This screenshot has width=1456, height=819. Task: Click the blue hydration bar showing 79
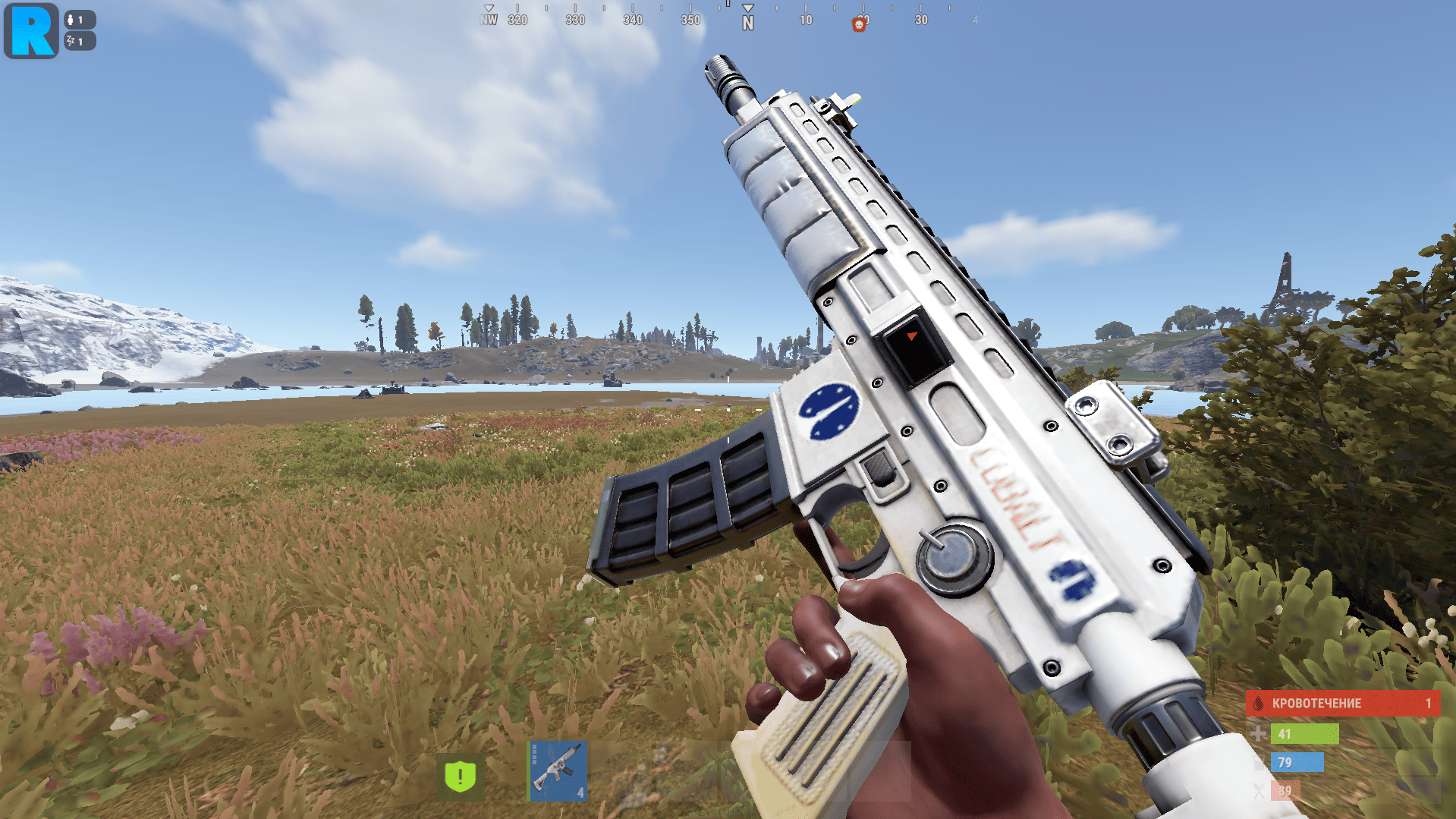(1298, 764)
